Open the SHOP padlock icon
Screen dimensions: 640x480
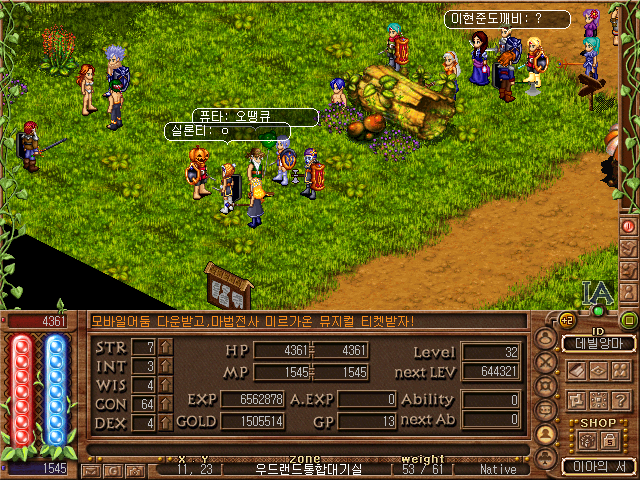click(x=607, y=439)
